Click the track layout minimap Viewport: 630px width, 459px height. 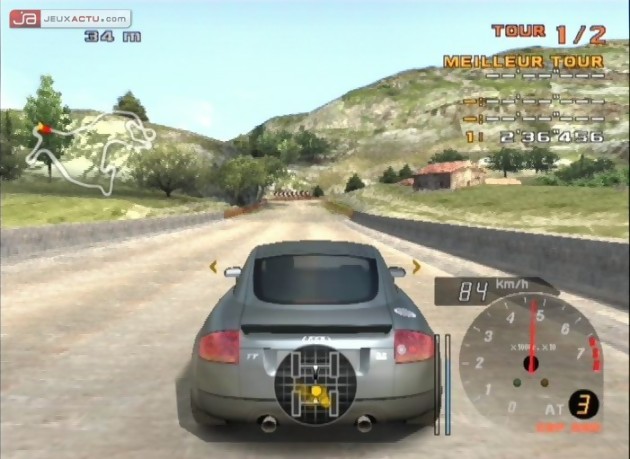(x=88, y=151)
